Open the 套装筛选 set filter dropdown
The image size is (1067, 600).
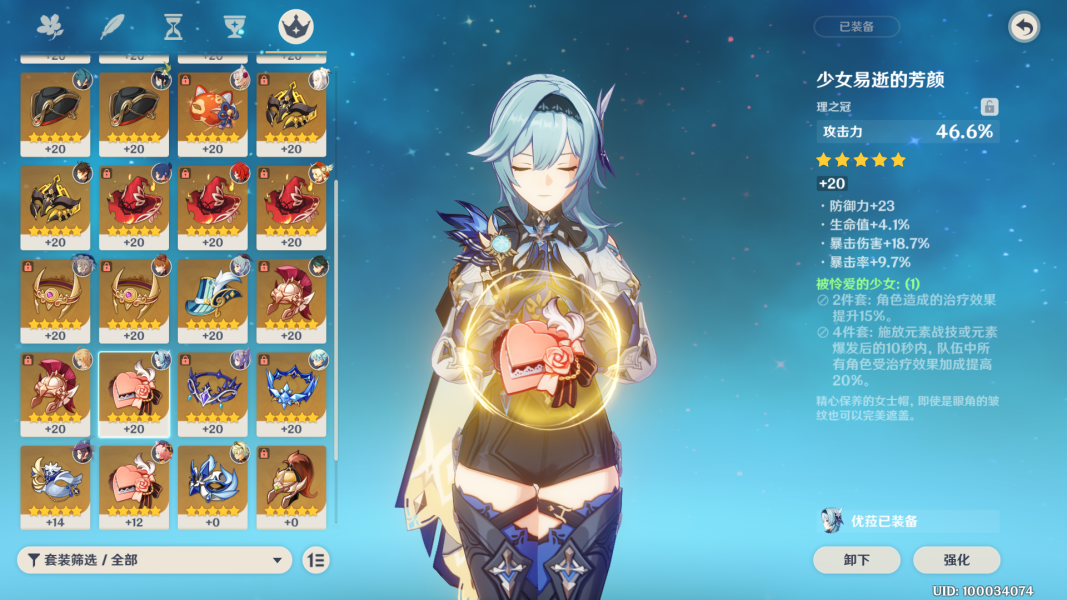[154, 560]
